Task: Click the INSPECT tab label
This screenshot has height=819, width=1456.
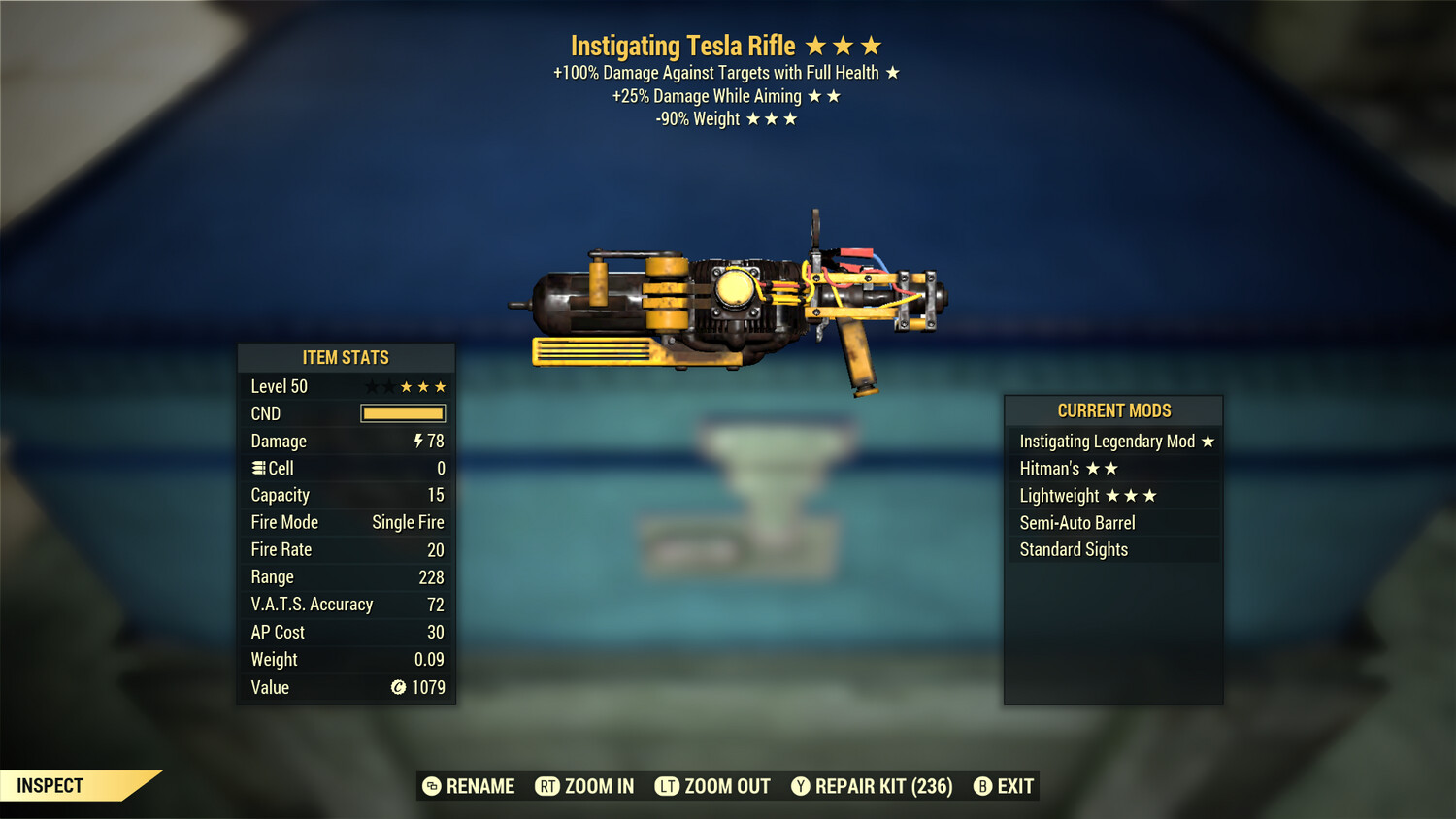Action: click(x=50, y=786)
